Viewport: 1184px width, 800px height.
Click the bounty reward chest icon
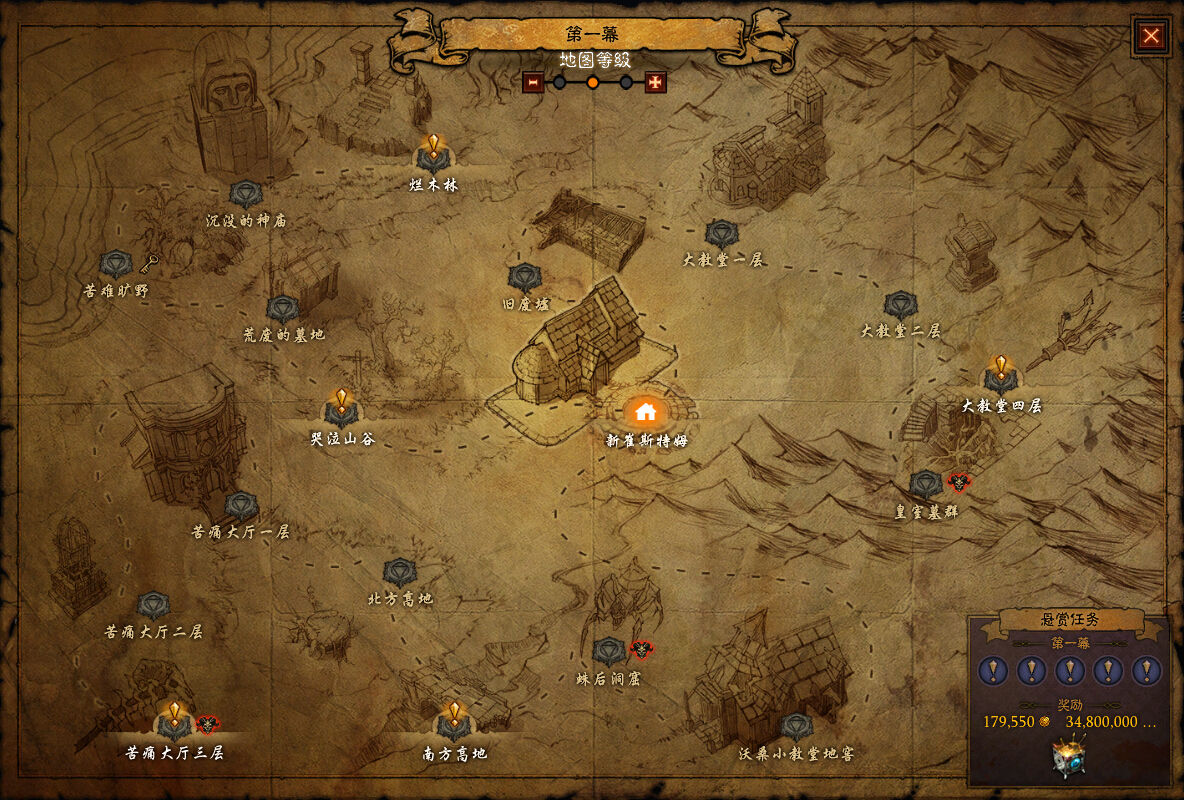click(x=1069, y=755)
